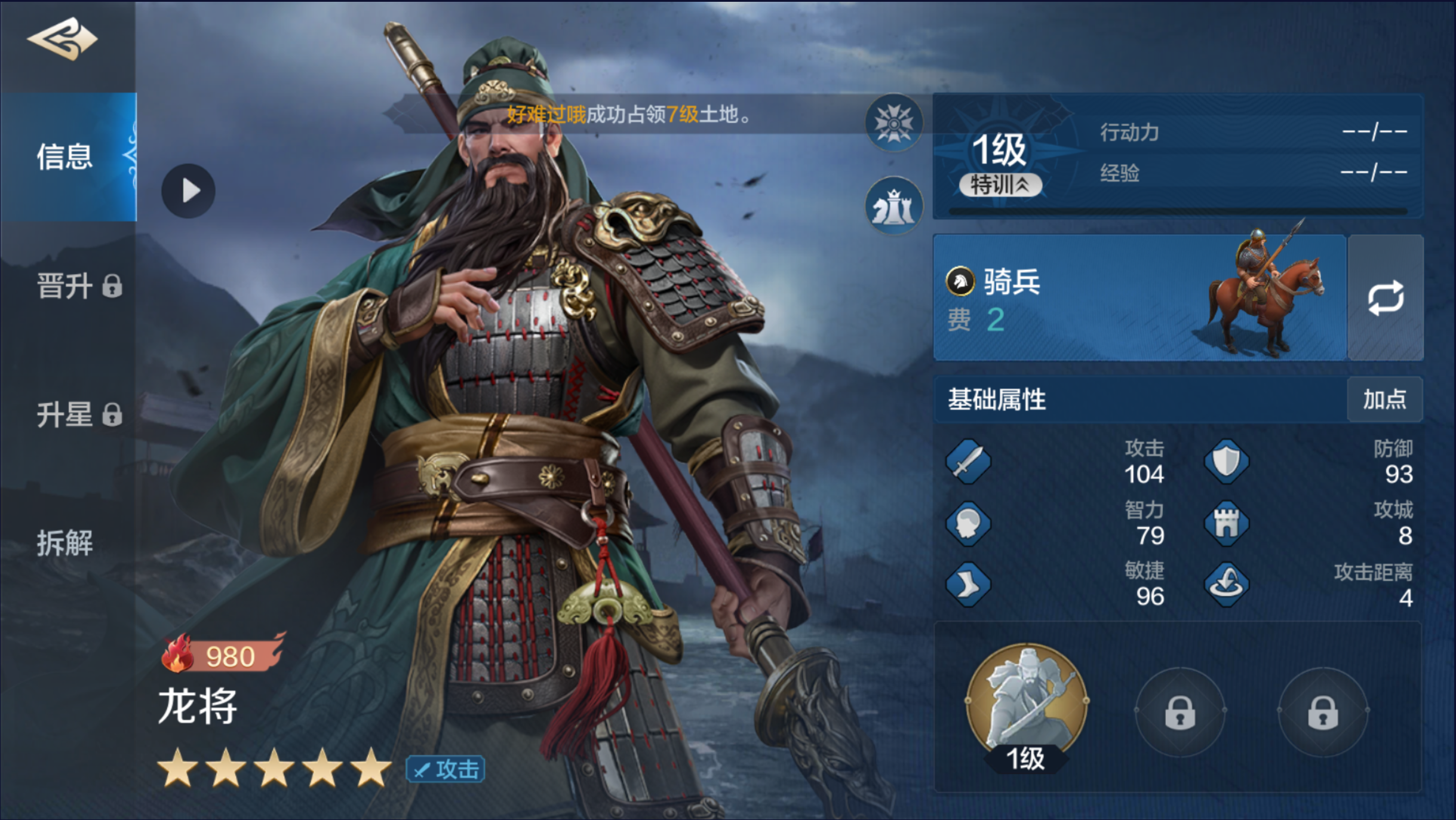
Task: Open the locked 晋升 tab
Action: 78,286
